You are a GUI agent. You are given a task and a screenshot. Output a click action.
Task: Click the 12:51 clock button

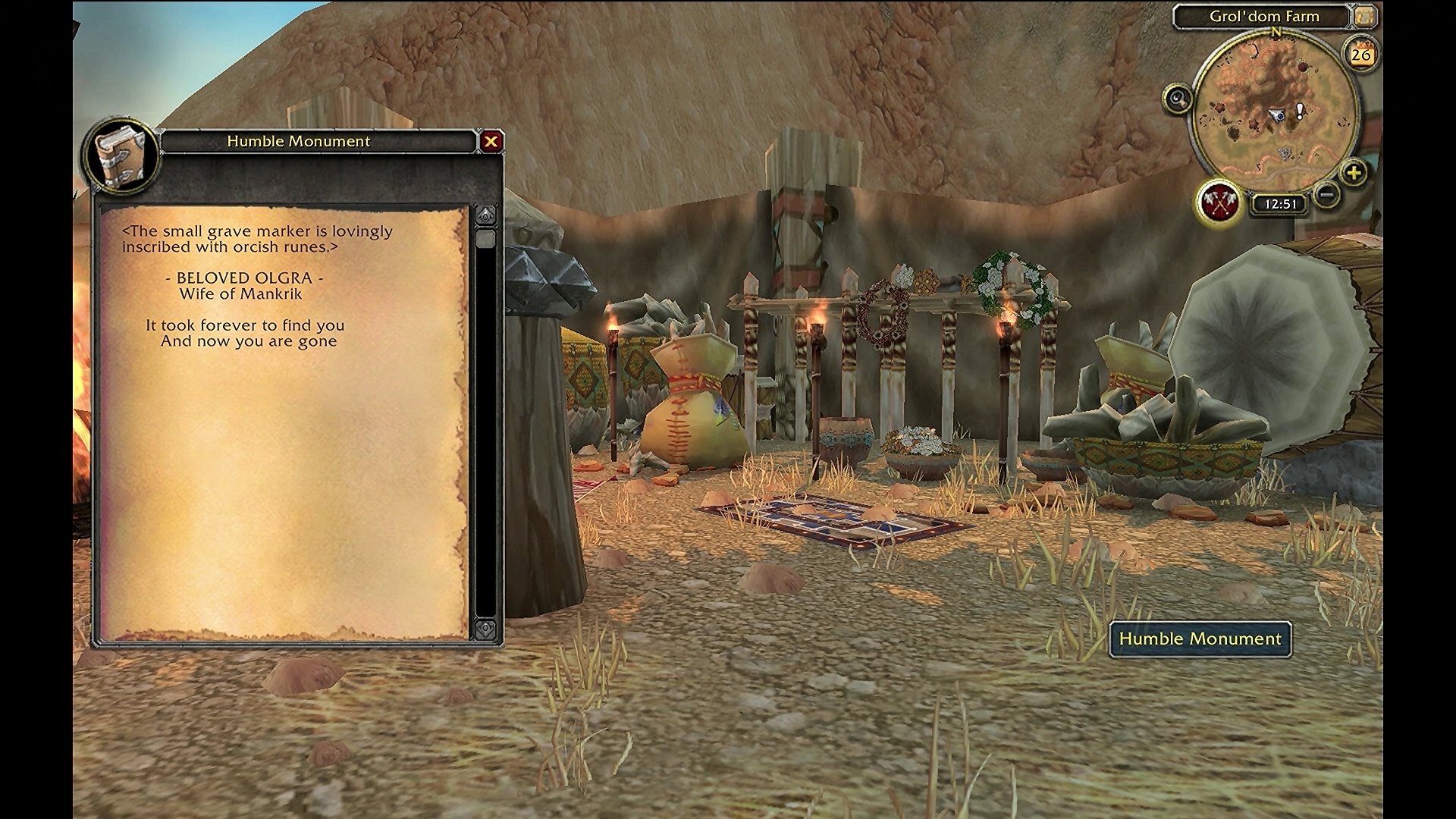(x=1281, y=204)
